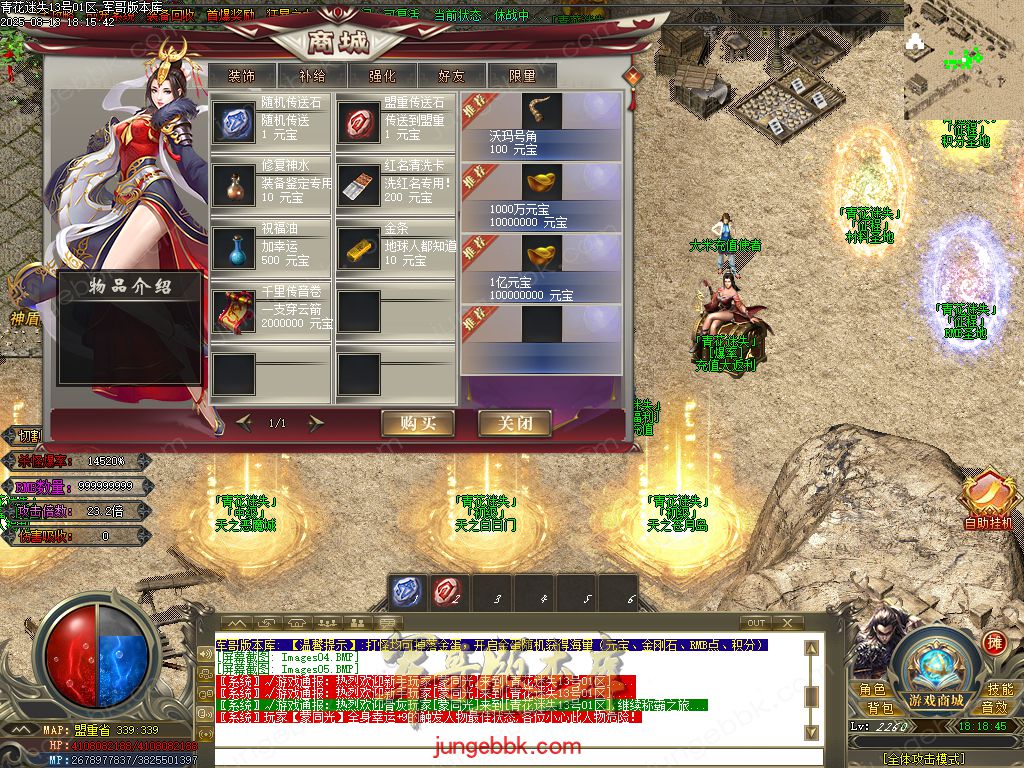
Task: Select the 千里传音卷 scroll item
Action: coord(234,311)
